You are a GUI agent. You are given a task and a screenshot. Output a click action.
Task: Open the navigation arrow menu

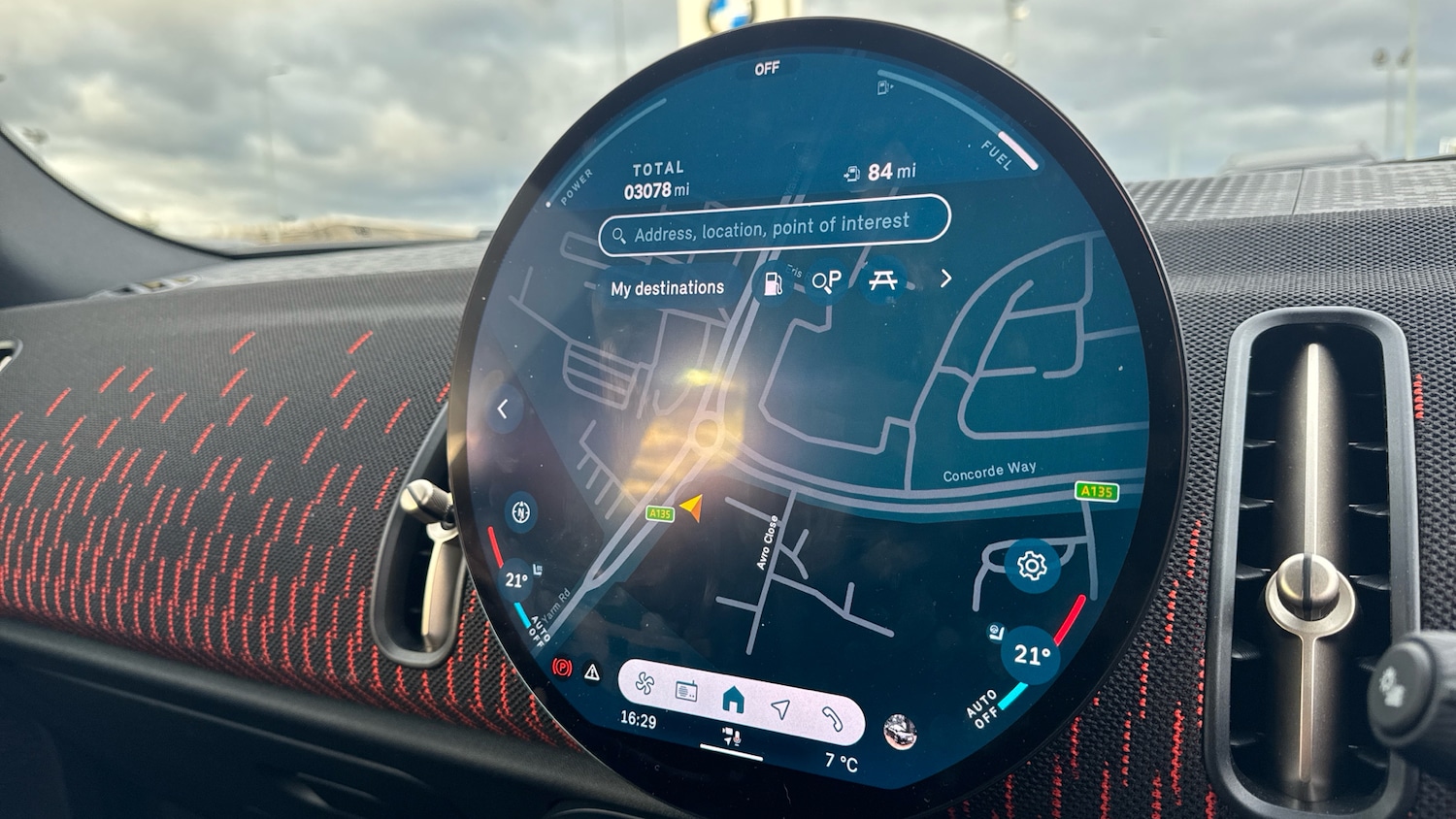[x=780, y=708]
